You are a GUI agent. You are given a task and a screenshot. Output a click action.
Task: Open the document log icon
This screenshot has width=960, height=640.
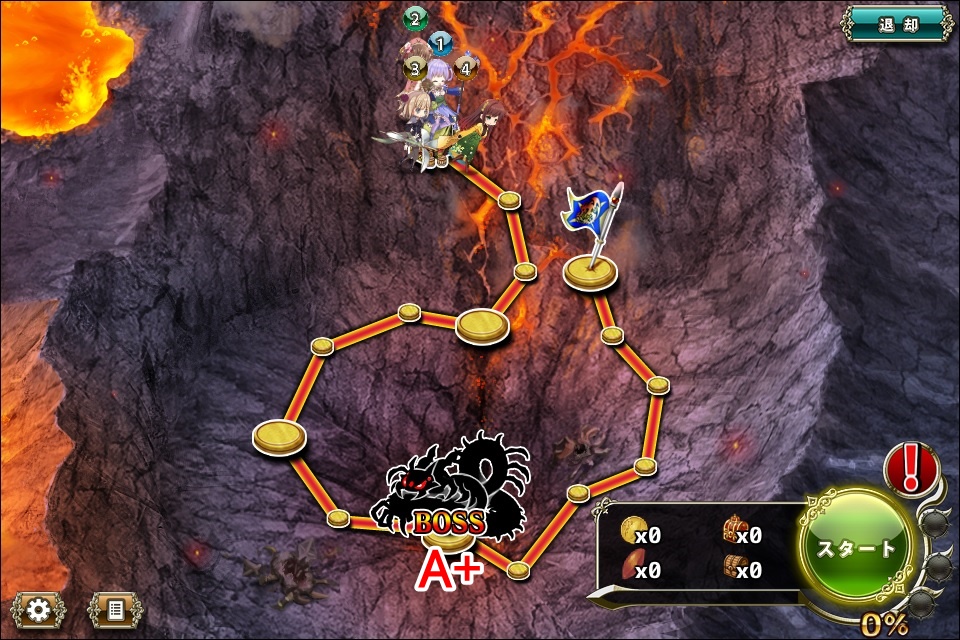click(115, 608)
